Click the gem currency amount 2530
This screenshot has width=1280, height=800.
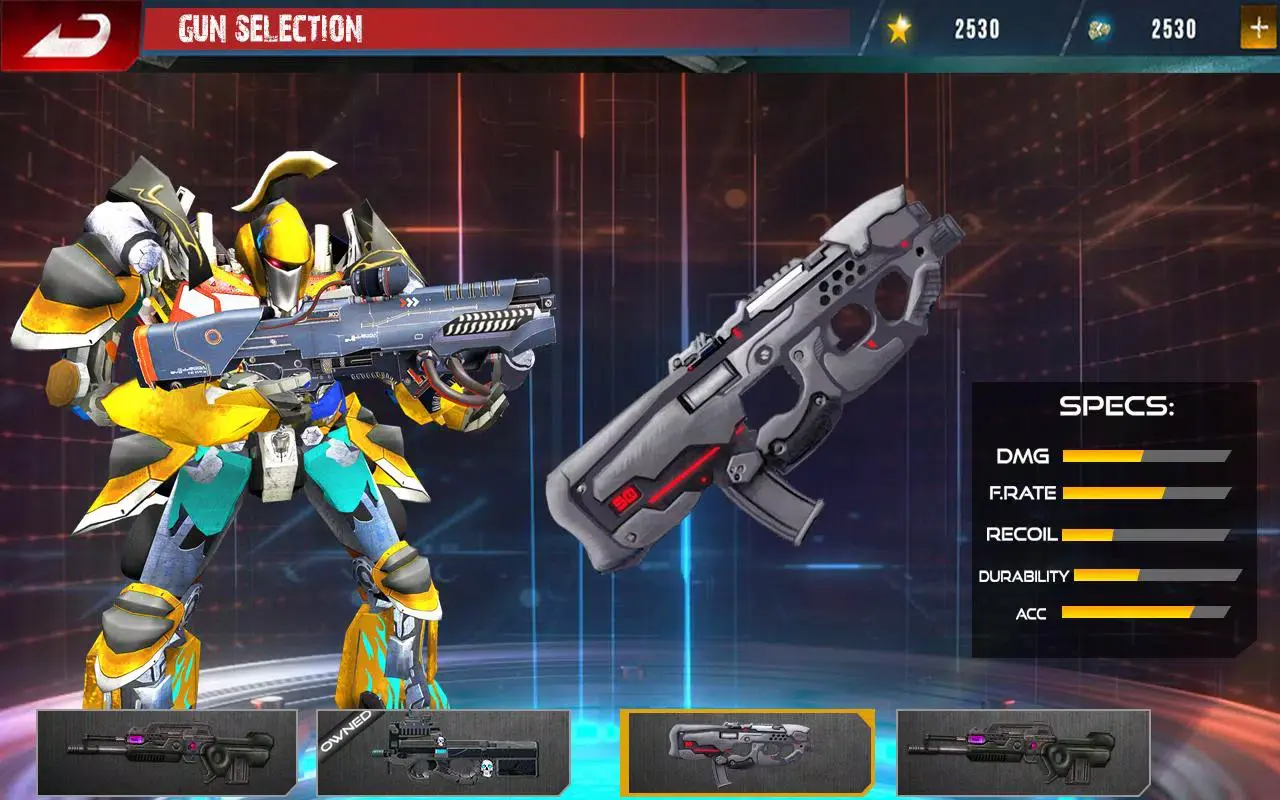pos(1172,27)
